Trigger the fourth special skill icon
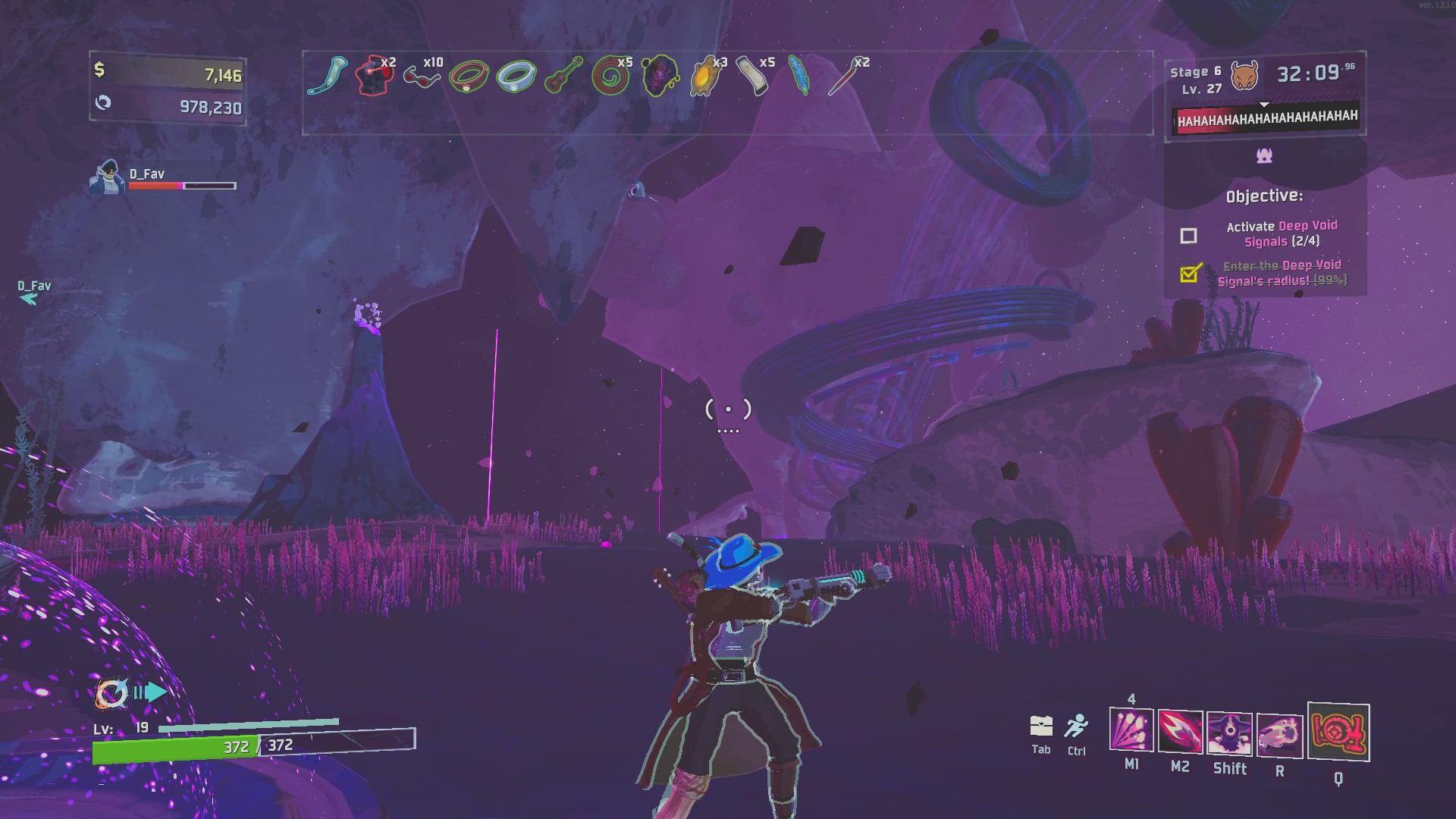The height and width of the screenshot is (819, 1456). coord(1279,736)
